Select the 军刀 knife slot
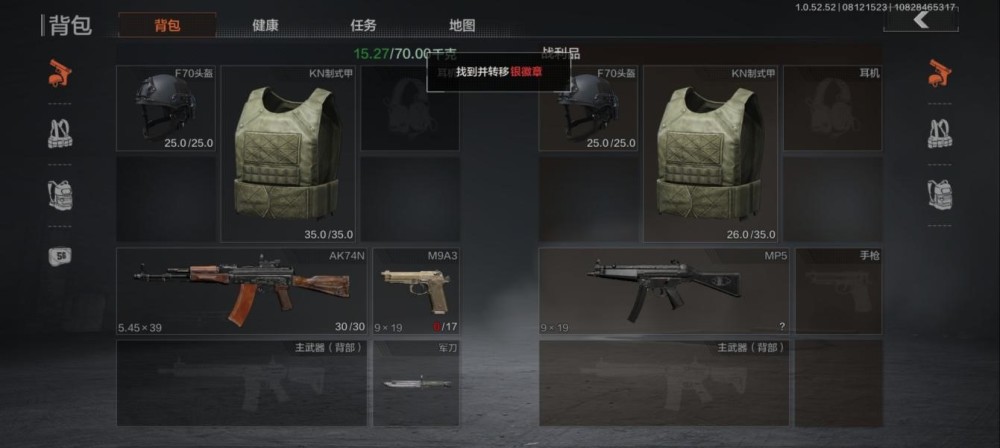 point(416,383)
